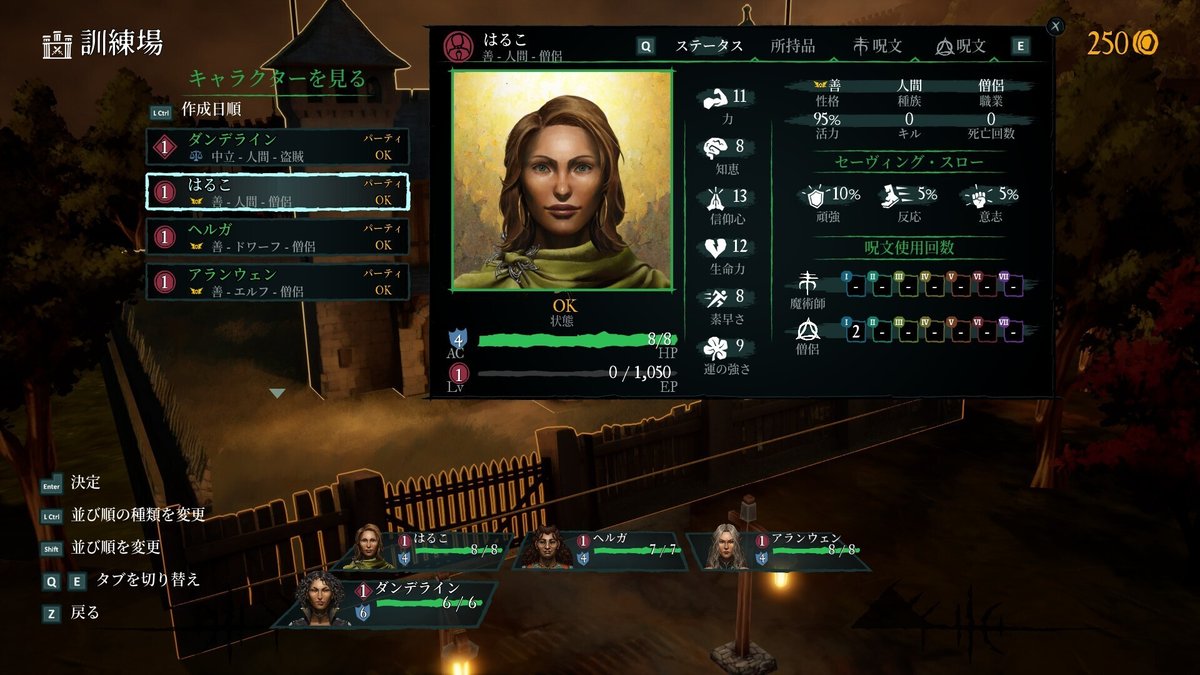Close the character status panel
Screen dimensions: 1200x675
pyautogui.click(x=1056, y=27)
